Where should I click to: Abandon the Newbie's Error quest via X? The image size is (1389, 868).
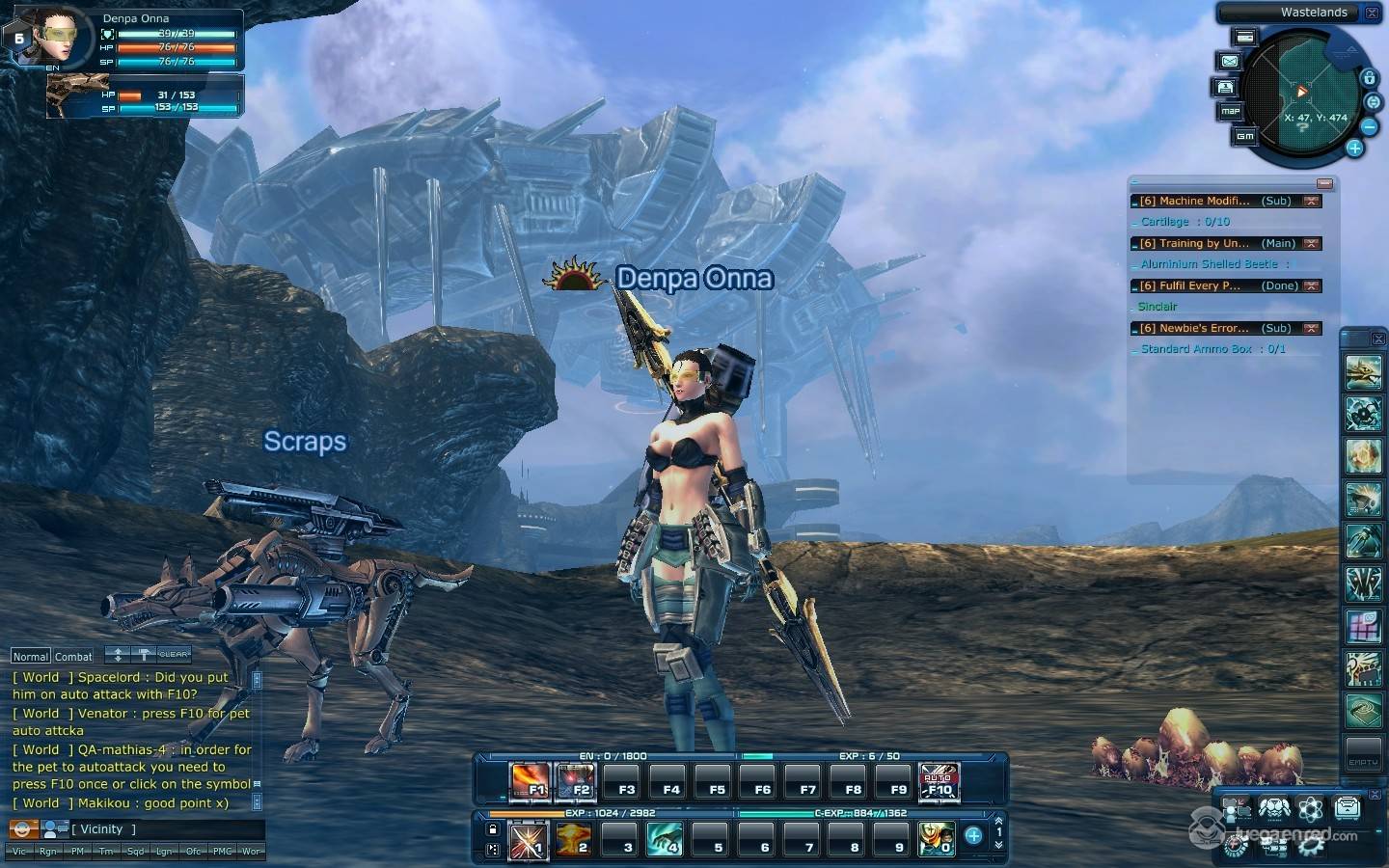point(1311,328)
